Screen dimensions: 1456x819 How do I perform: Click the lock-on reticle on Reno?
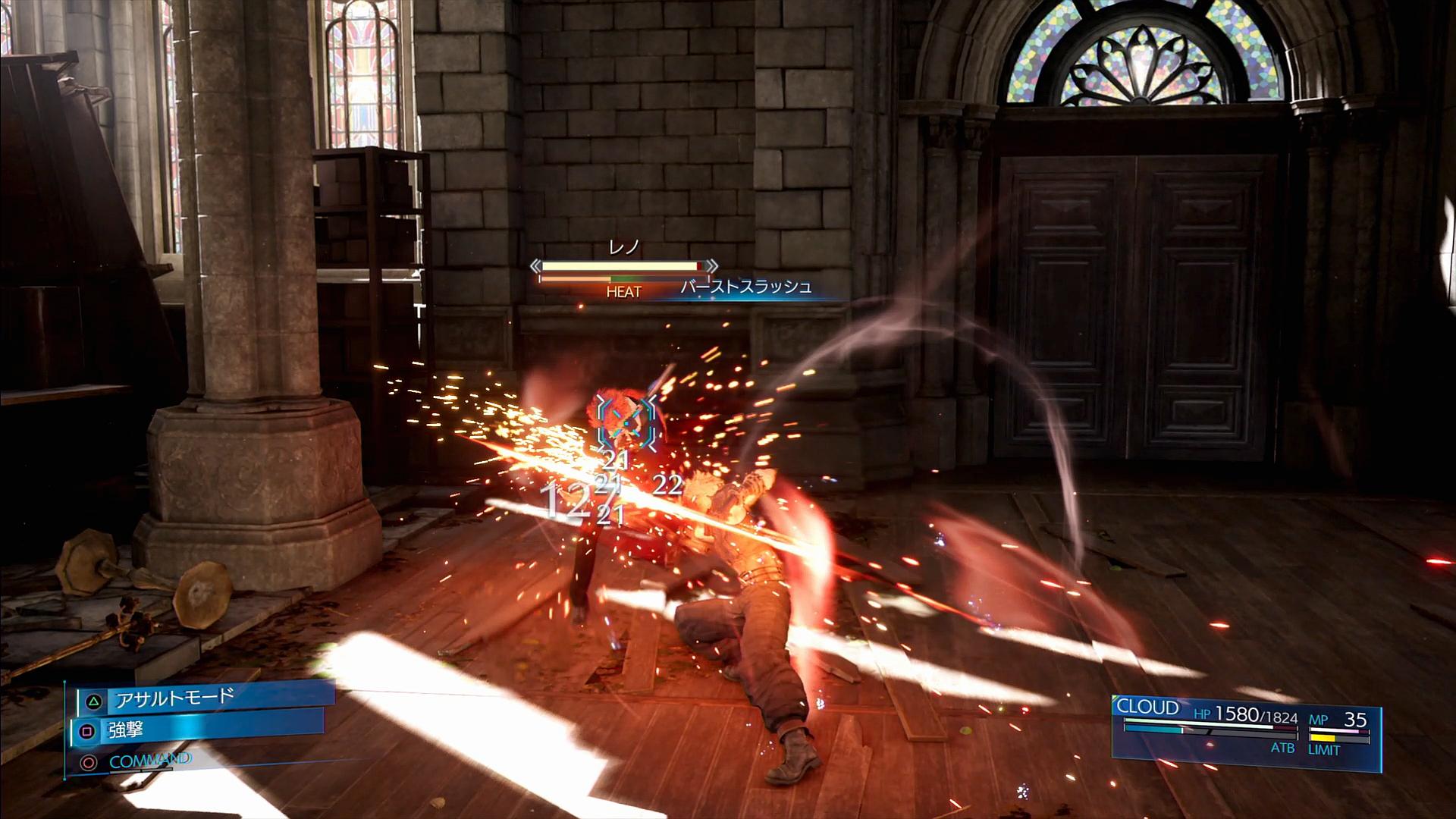(x=625, y=420)
